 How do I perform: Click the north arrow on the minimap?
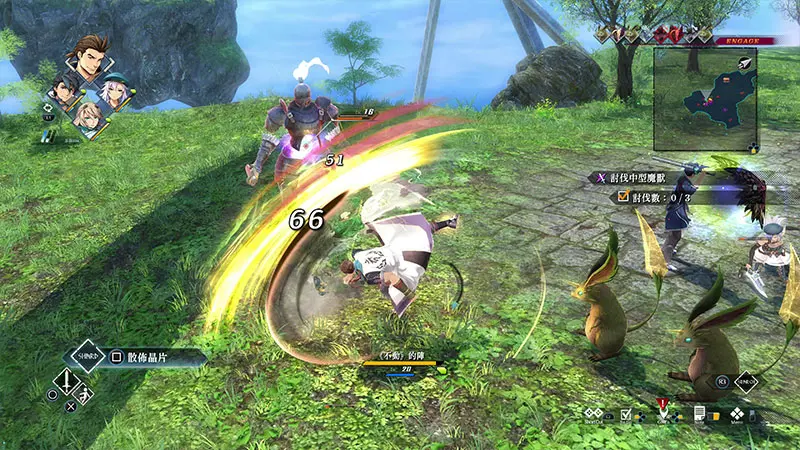[x=747, y=62]
